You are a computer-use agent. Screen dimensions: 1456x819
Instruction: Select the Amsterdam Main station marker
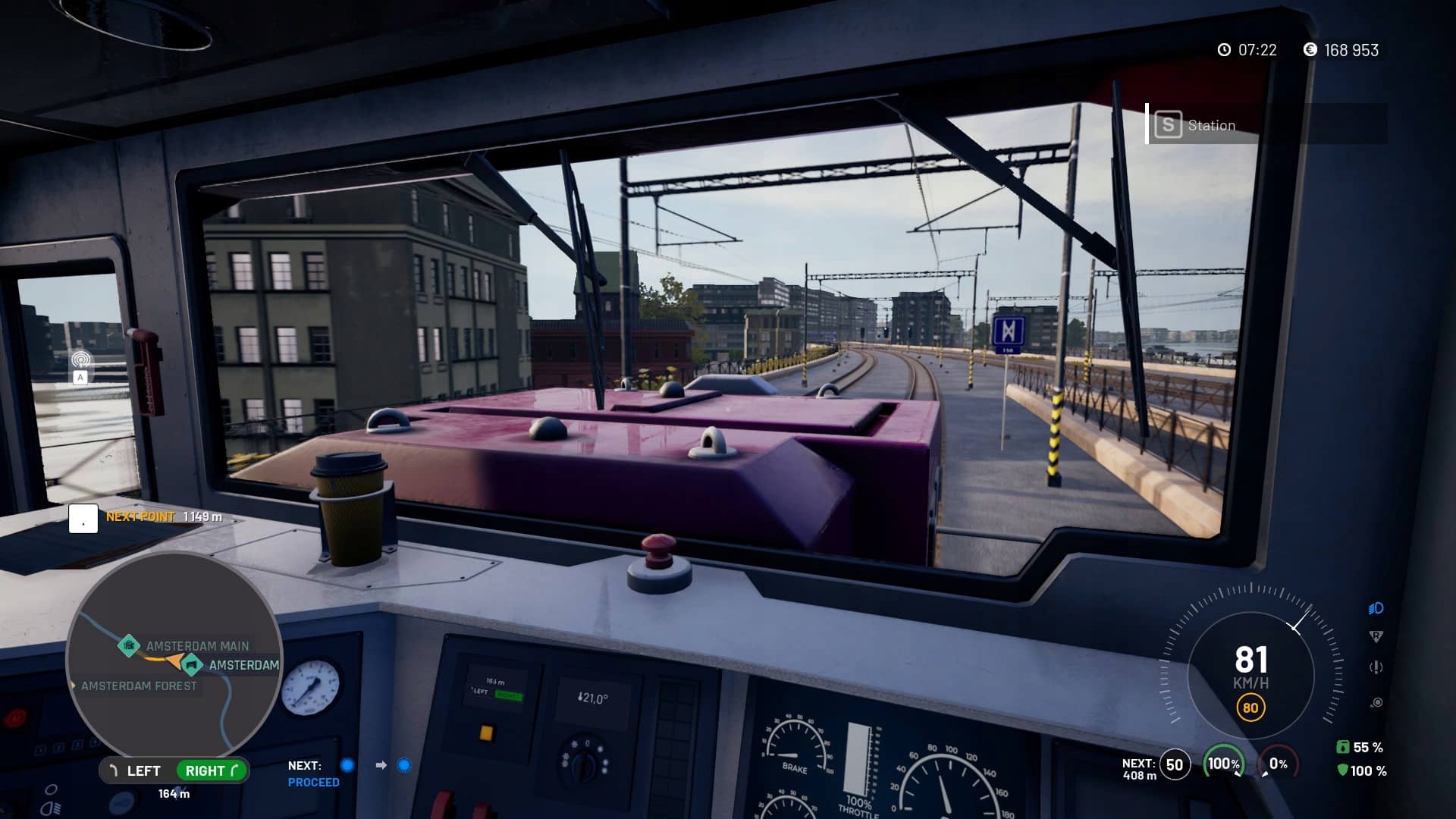128,645
